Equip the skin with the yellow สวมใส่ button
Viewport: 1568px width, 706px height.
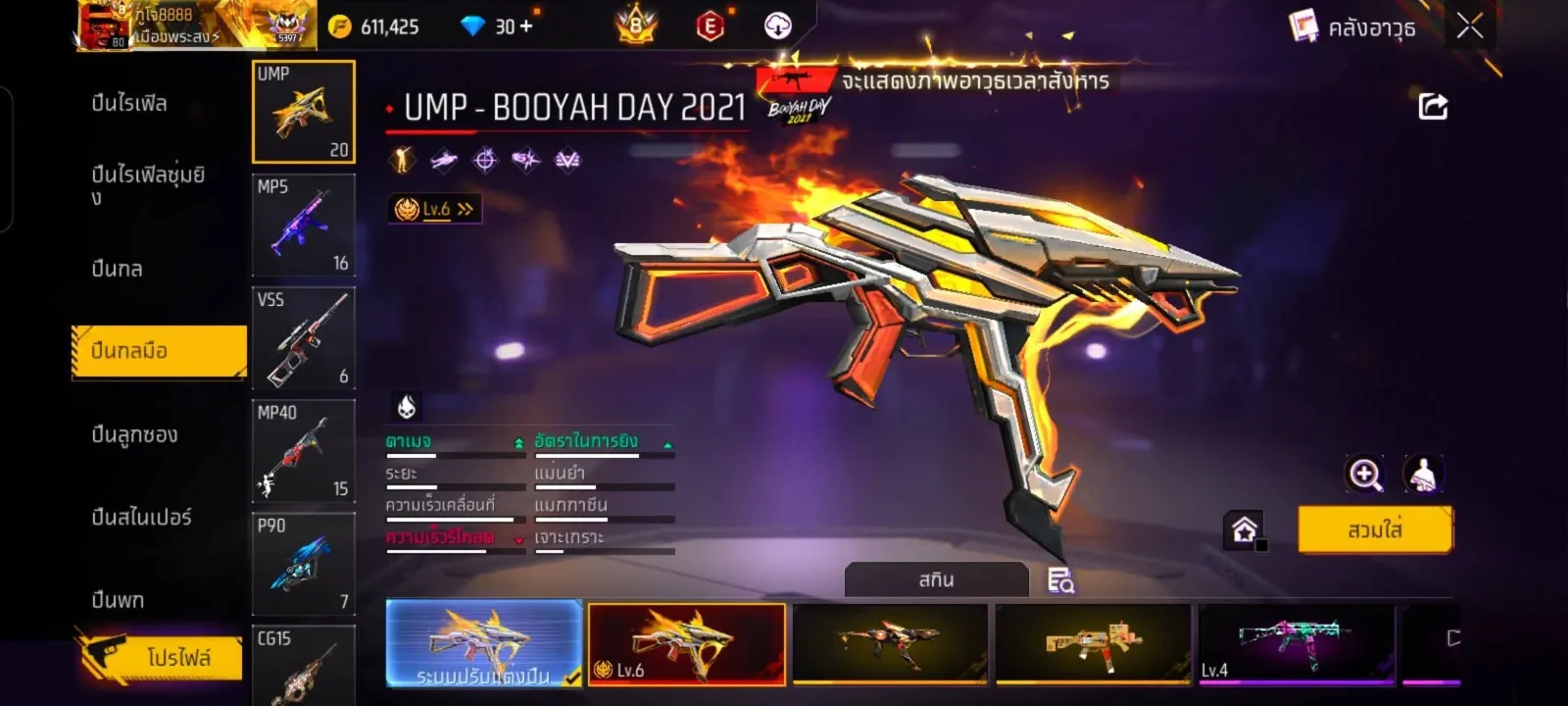pos(1374,529)
